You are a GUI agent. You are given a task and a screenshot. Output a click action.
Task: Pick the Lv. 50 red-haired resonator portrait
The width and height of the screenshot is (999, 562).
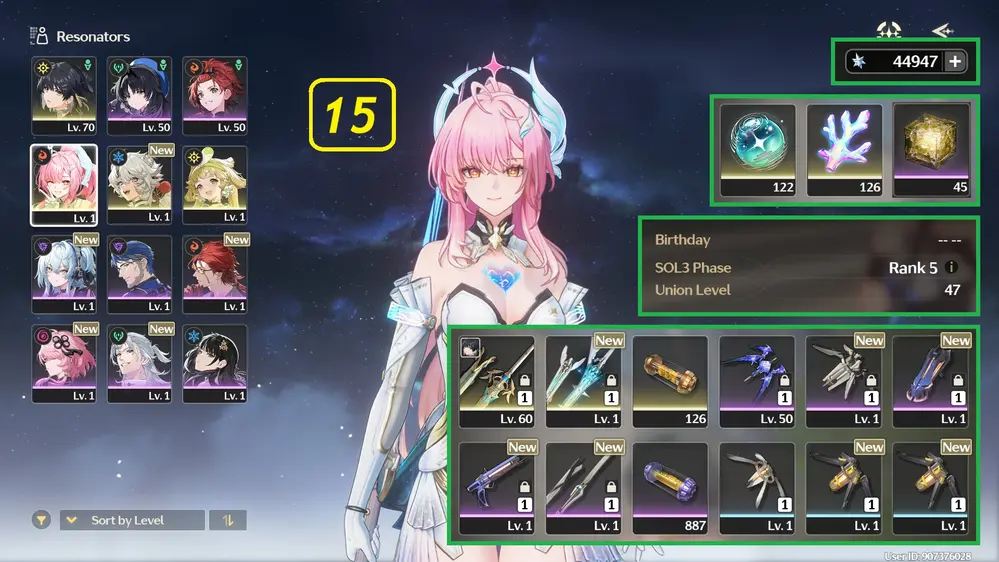215,95
